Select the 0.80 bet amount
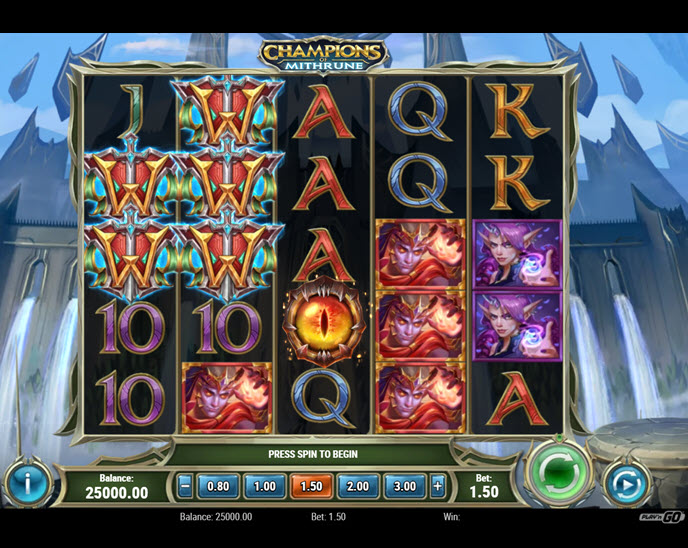Image resolution: width=688 pixels, height=548 pixels. [x=218, y=487]
